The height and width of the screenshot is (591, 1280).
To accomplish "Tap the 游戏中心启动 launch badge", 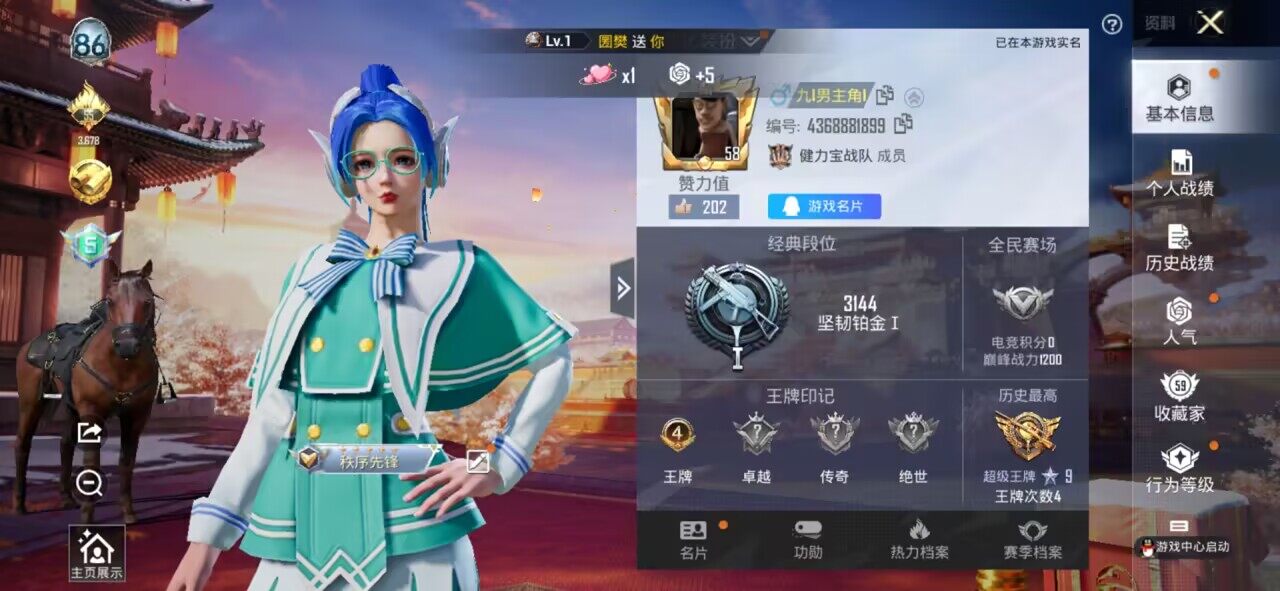I will pyautogui.click(x=1185, y=547).
